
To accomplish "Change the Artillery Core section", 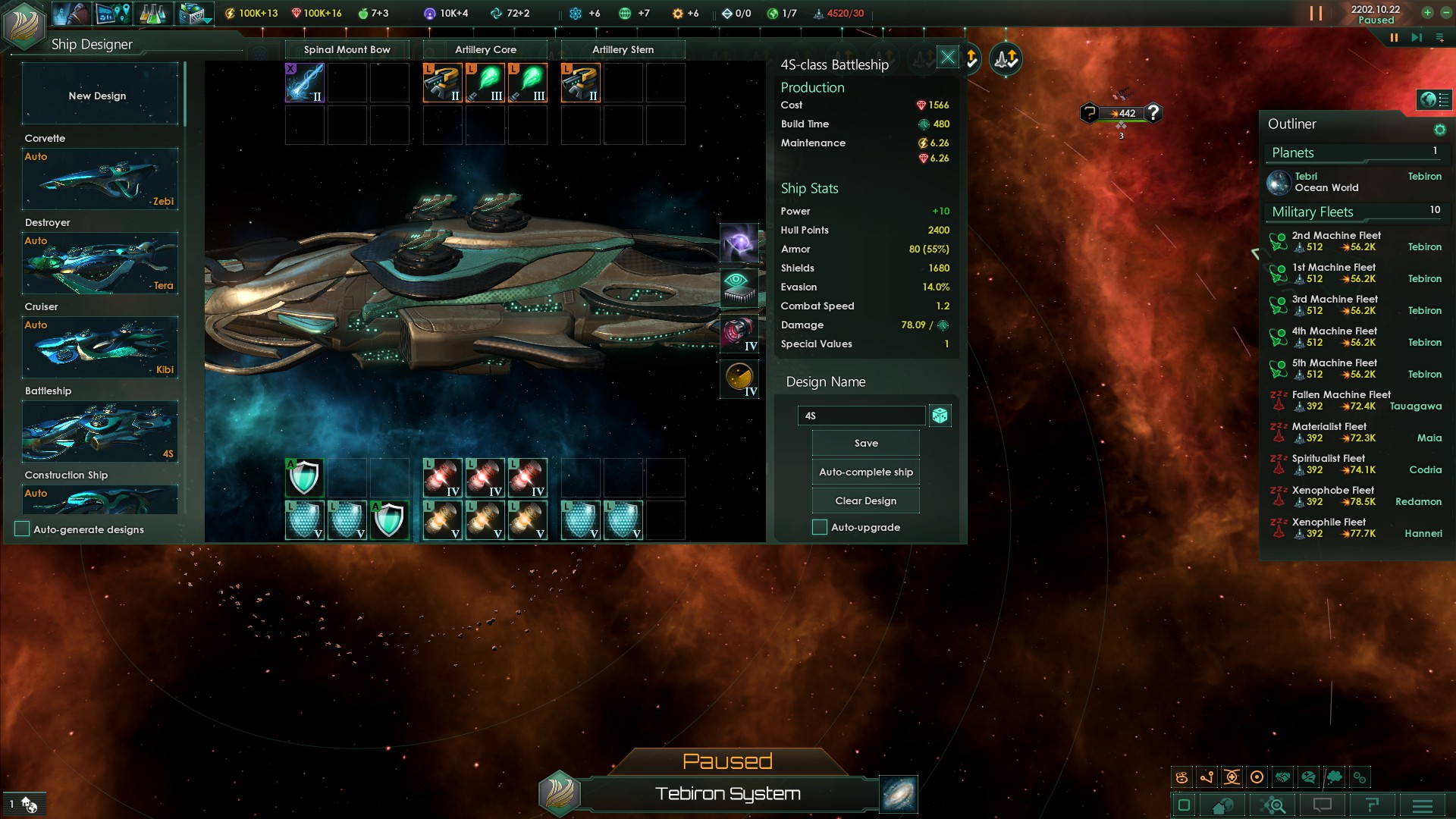I will pos(485,50).
